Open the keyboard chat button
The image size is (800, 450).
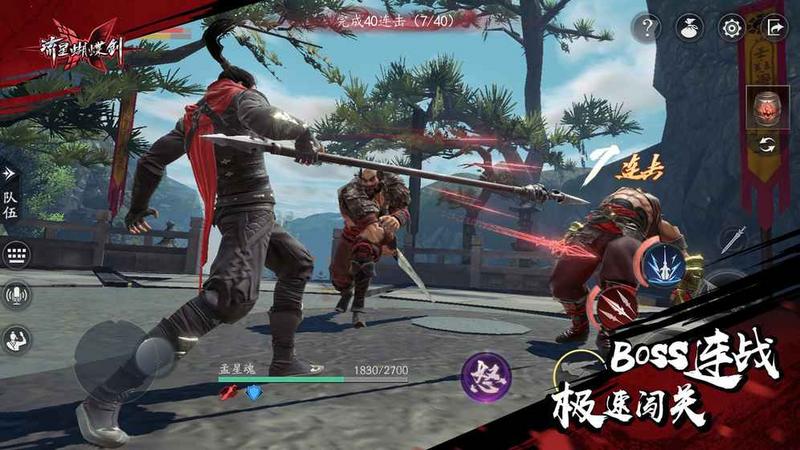coord(16,254)
